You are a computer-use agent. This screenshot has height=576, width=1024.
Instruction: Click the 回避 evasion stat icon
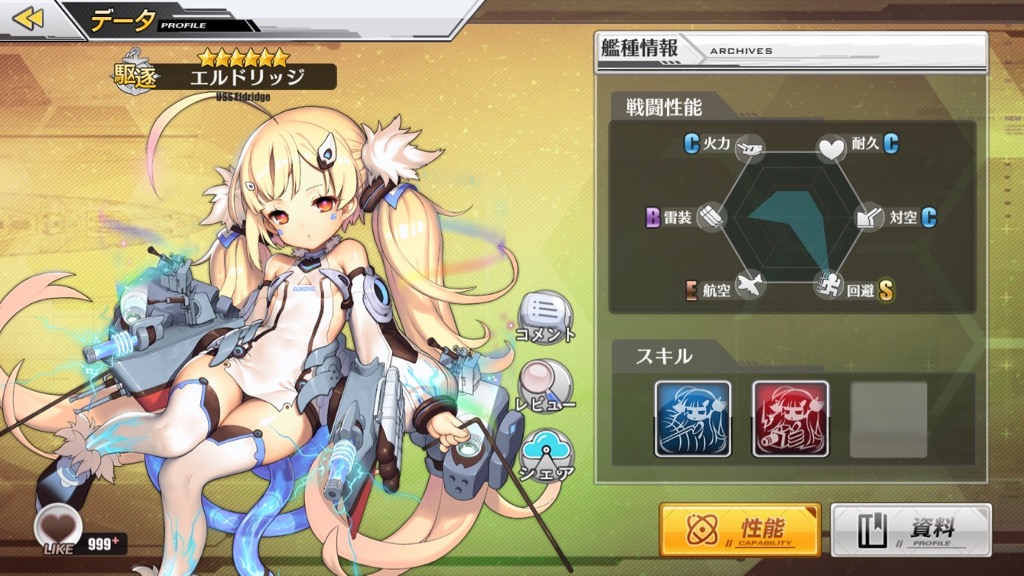(x=829, y=286)
